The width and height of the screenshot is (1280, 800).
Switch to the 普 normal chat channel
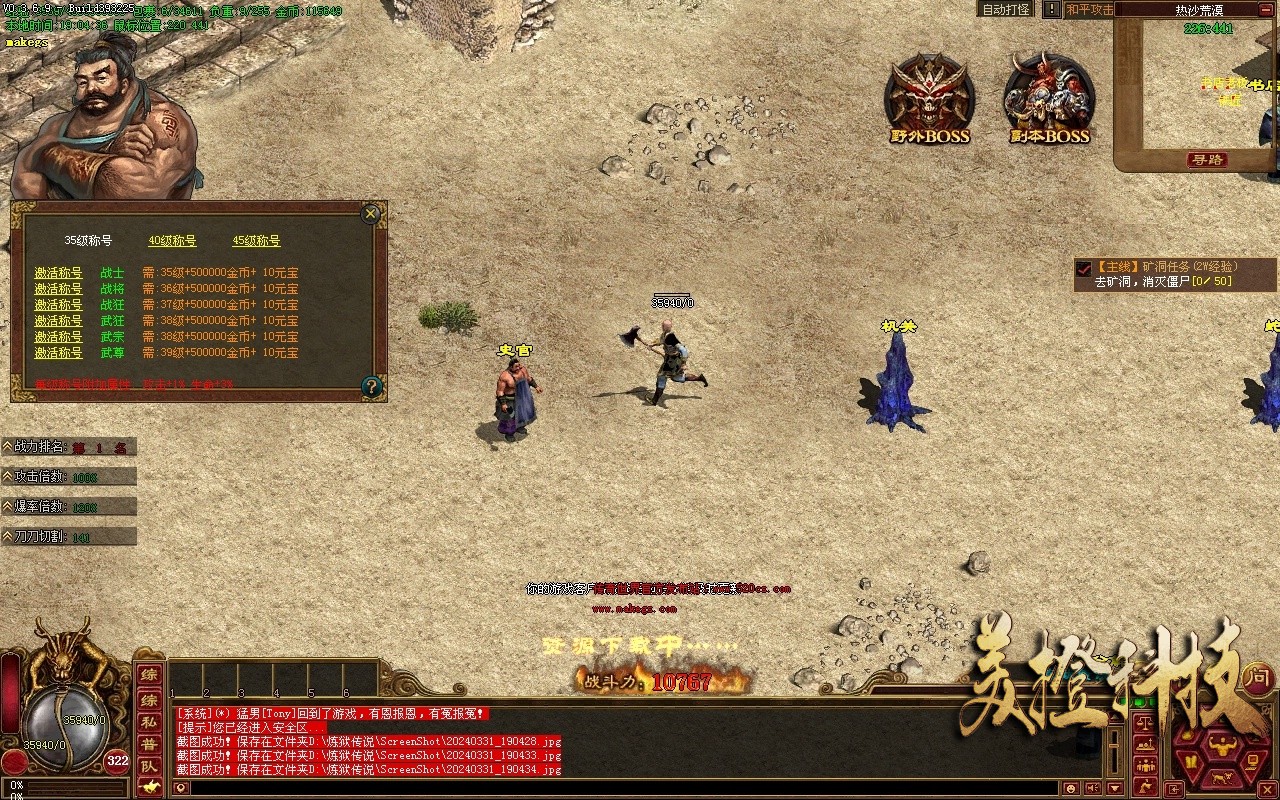(x=149, y=743)
